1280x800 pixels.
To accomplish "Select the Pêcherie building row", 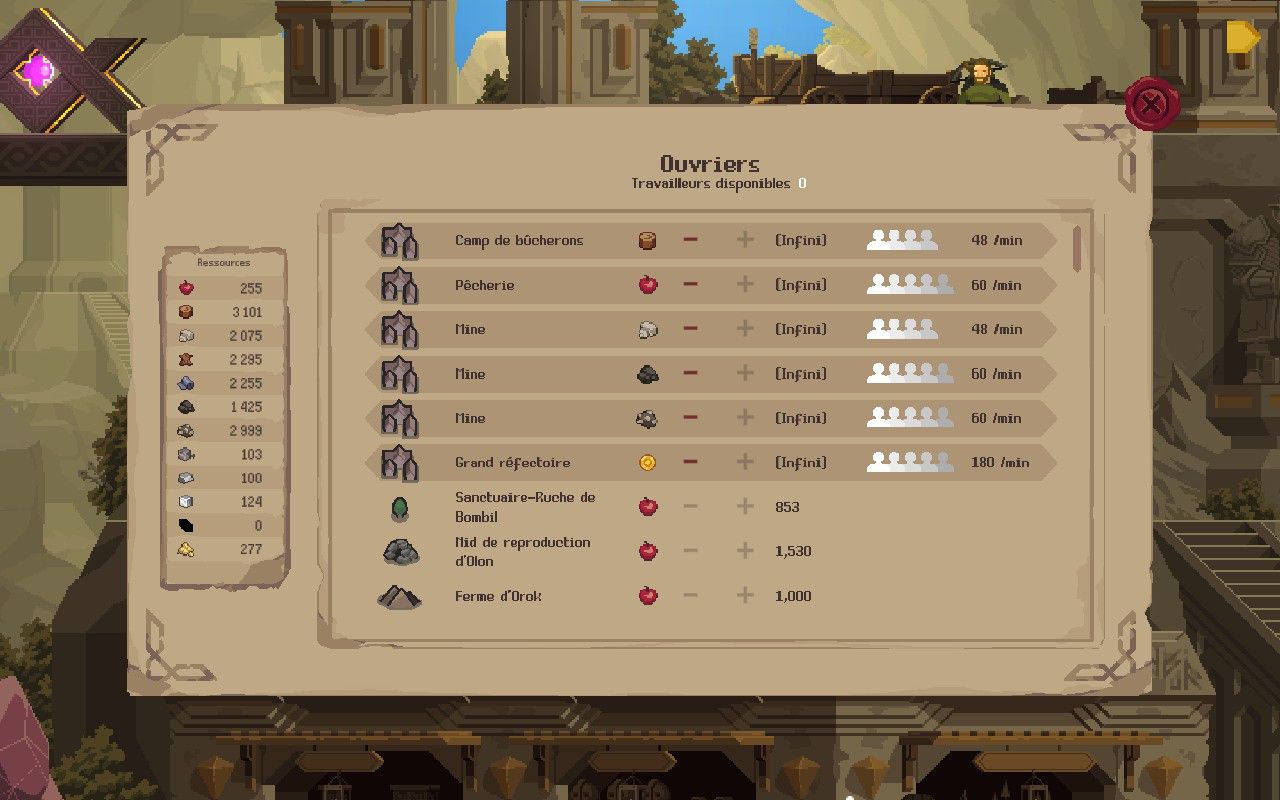I will tap(485, 285).
